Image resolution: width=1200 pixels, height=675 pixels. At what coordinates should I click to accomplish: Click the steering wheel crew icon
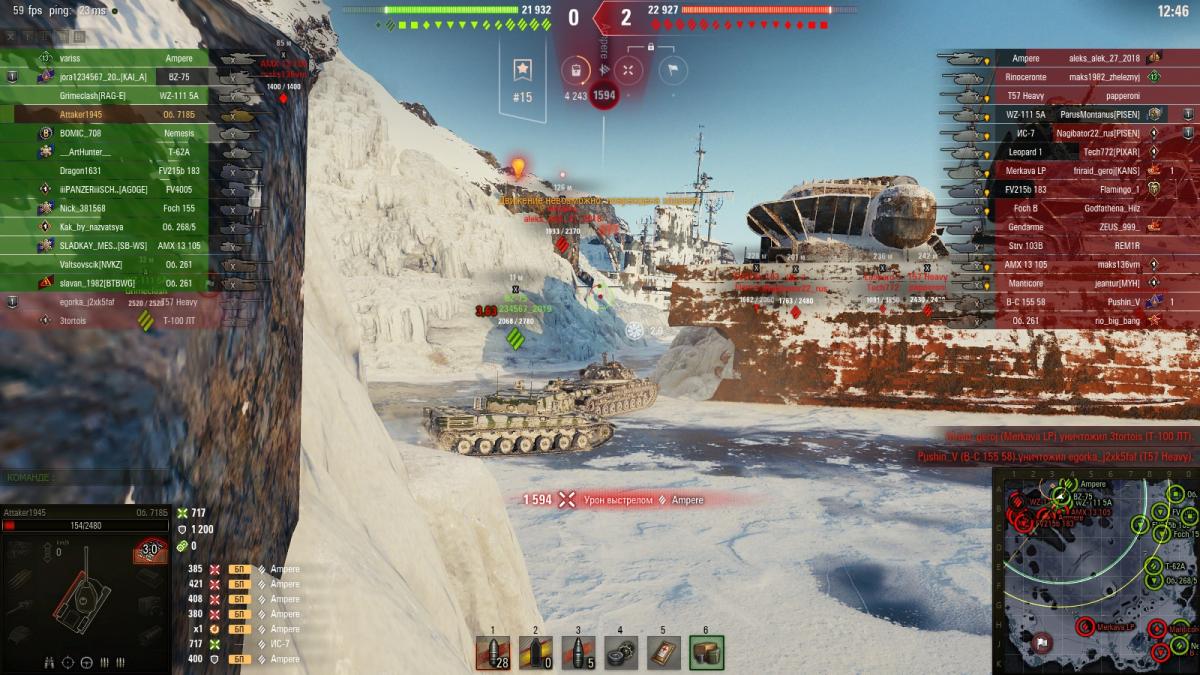[86, 662]
